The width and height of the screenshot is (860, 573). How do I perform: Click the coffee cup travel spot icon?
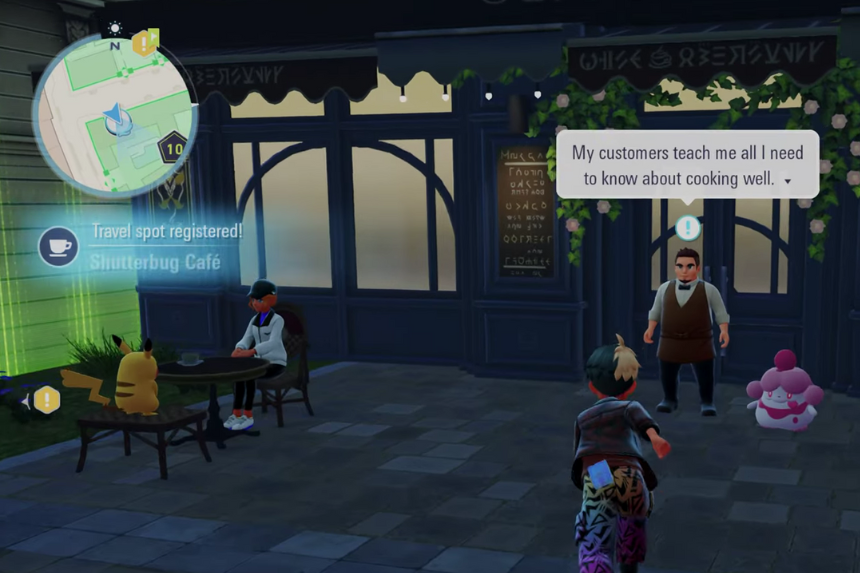click(x=59, y=247)
